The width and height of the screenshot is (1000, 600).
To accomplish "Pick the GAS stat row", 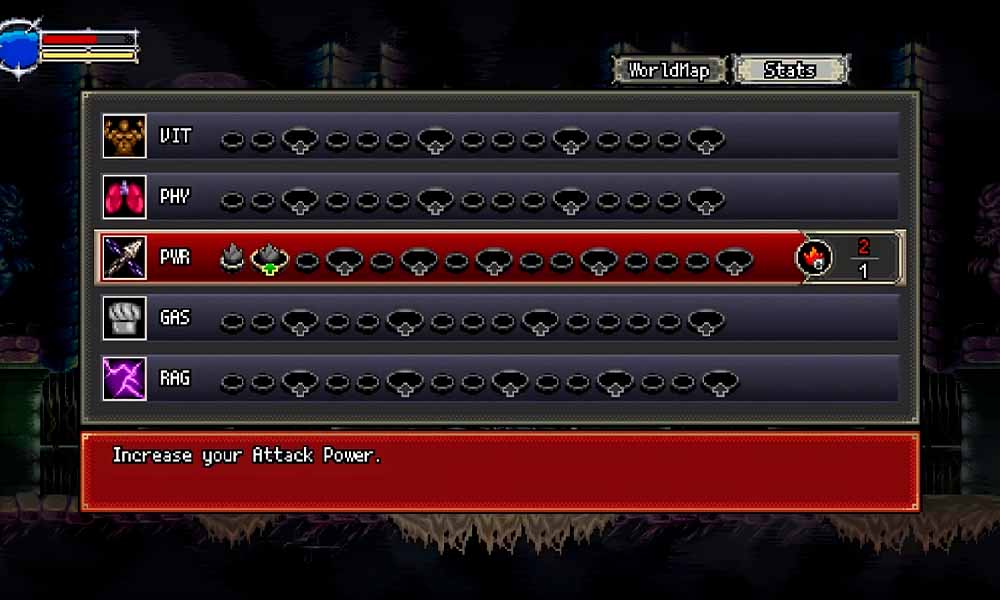I will click(x=500, y=319).
